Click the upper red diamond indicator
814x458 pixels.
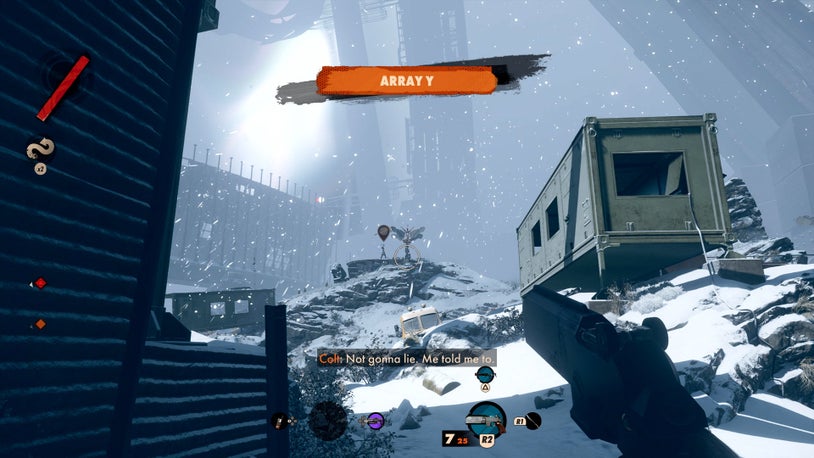pos(41,283)
